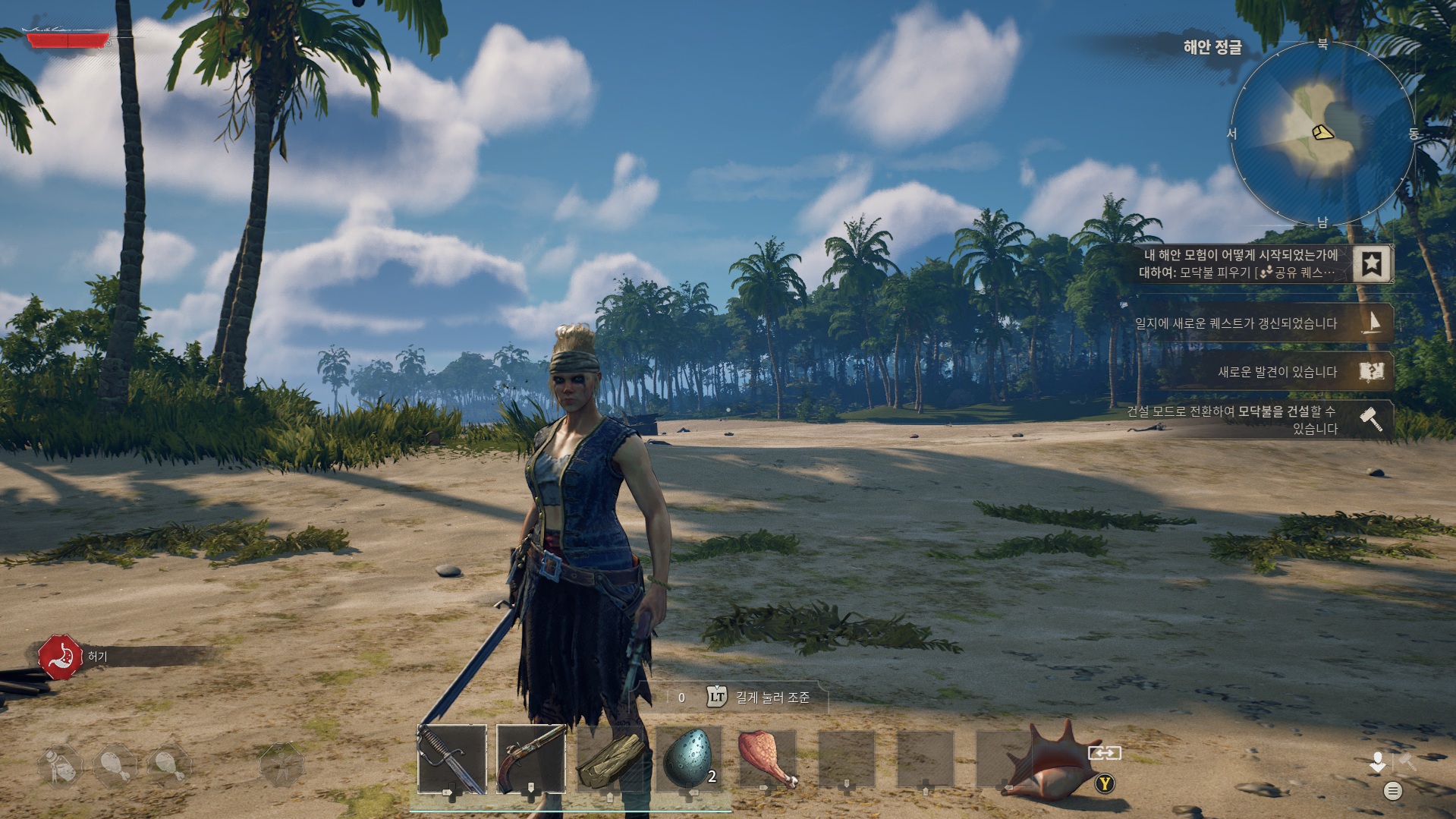Click the red hunger stomach status icon
The height and width of the screenshot is (819, 1456).
click(61, 657)
